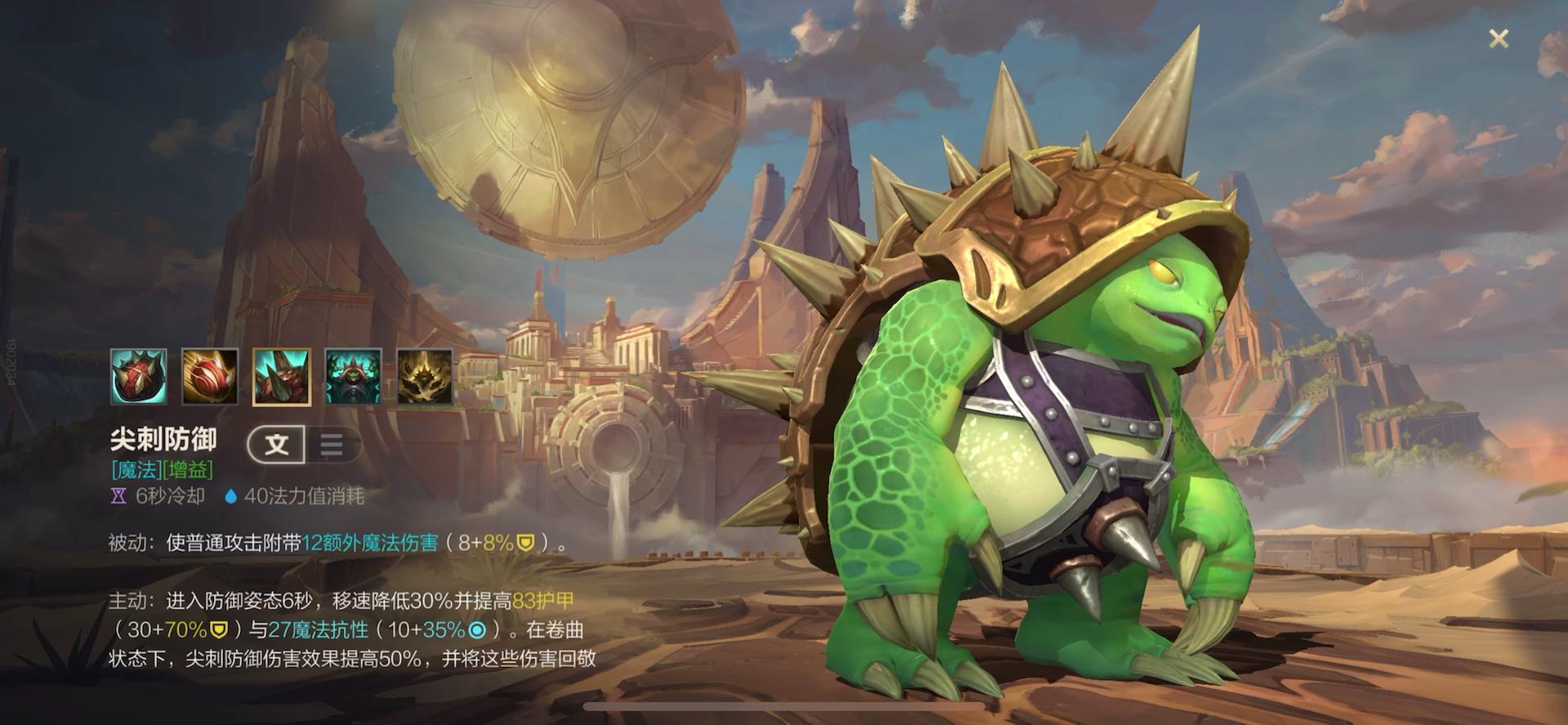This screenshot has width=1568, height=725.
Task: Toggle the 文/list display switch
Action: point(304,445)
